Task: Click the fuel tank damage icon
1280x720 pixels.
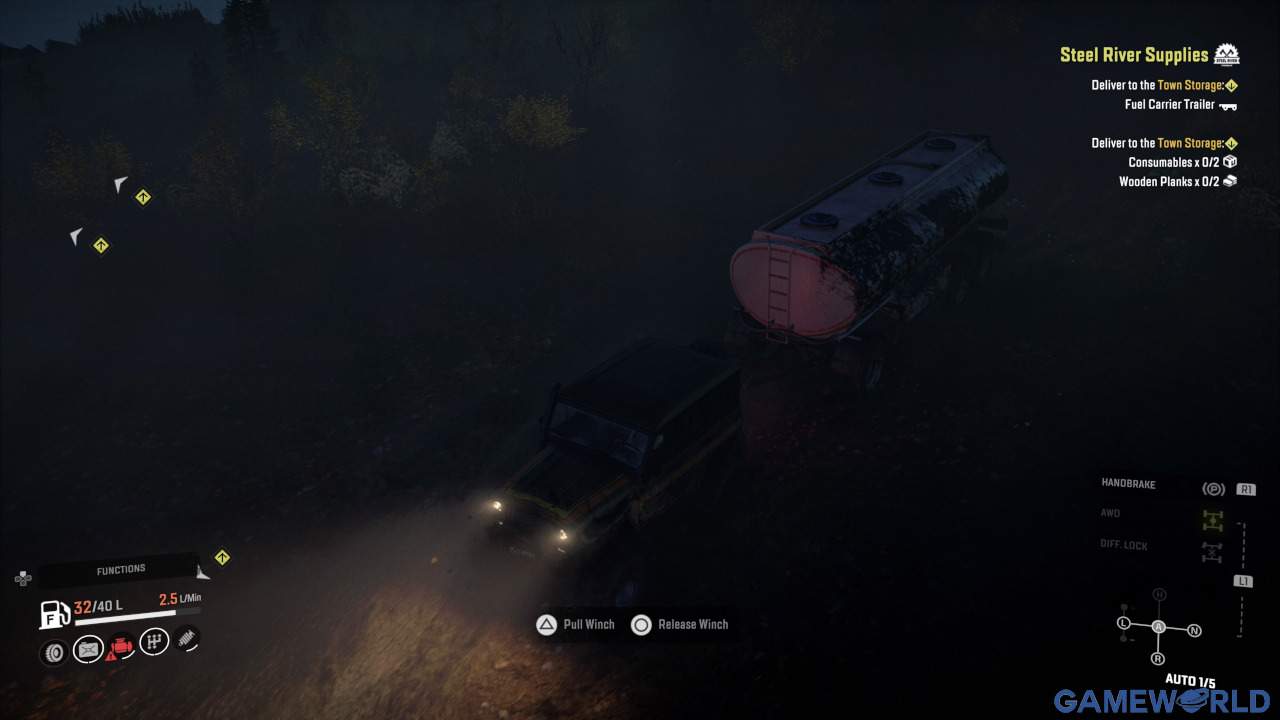Action: pos(88,650)
